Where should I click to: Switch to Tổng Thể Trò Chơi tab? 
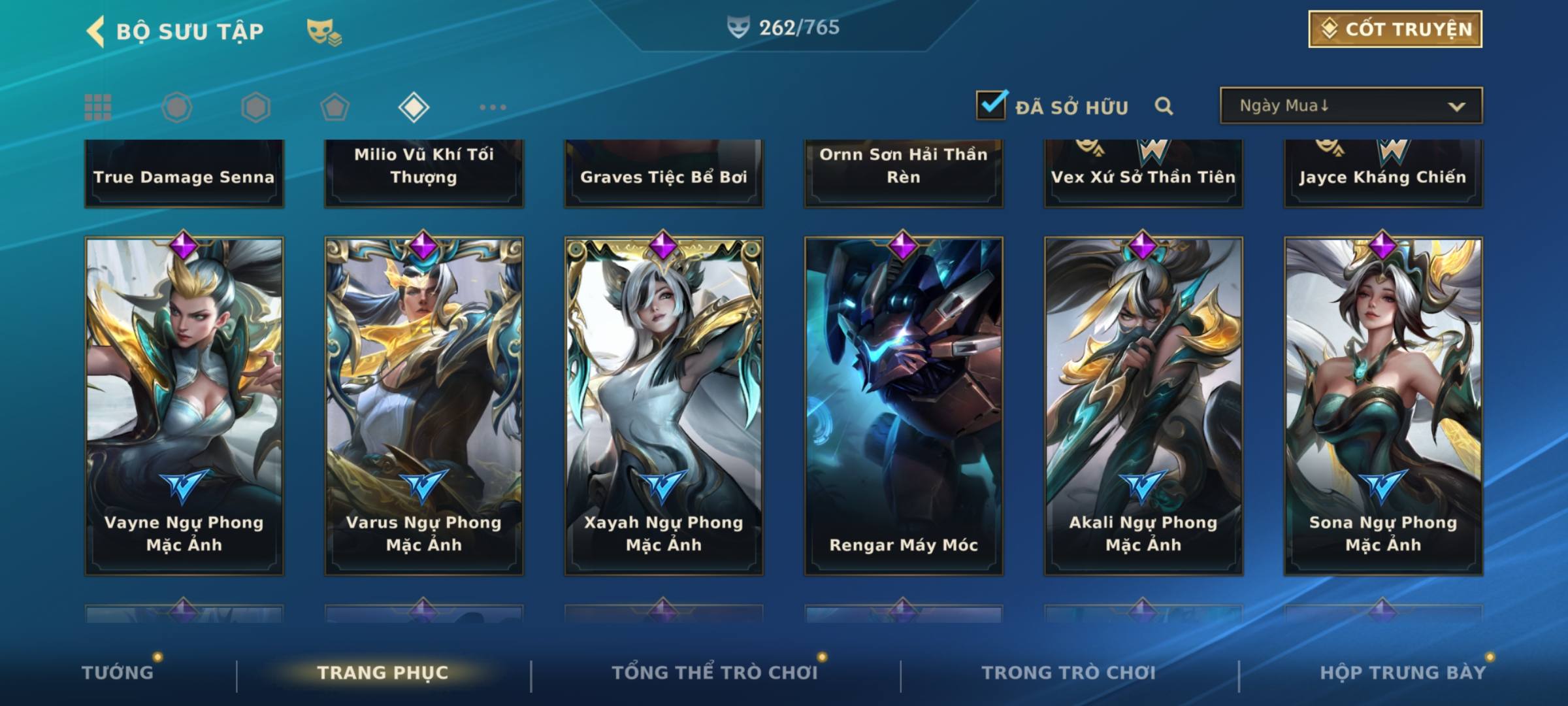tap(715, 673)
